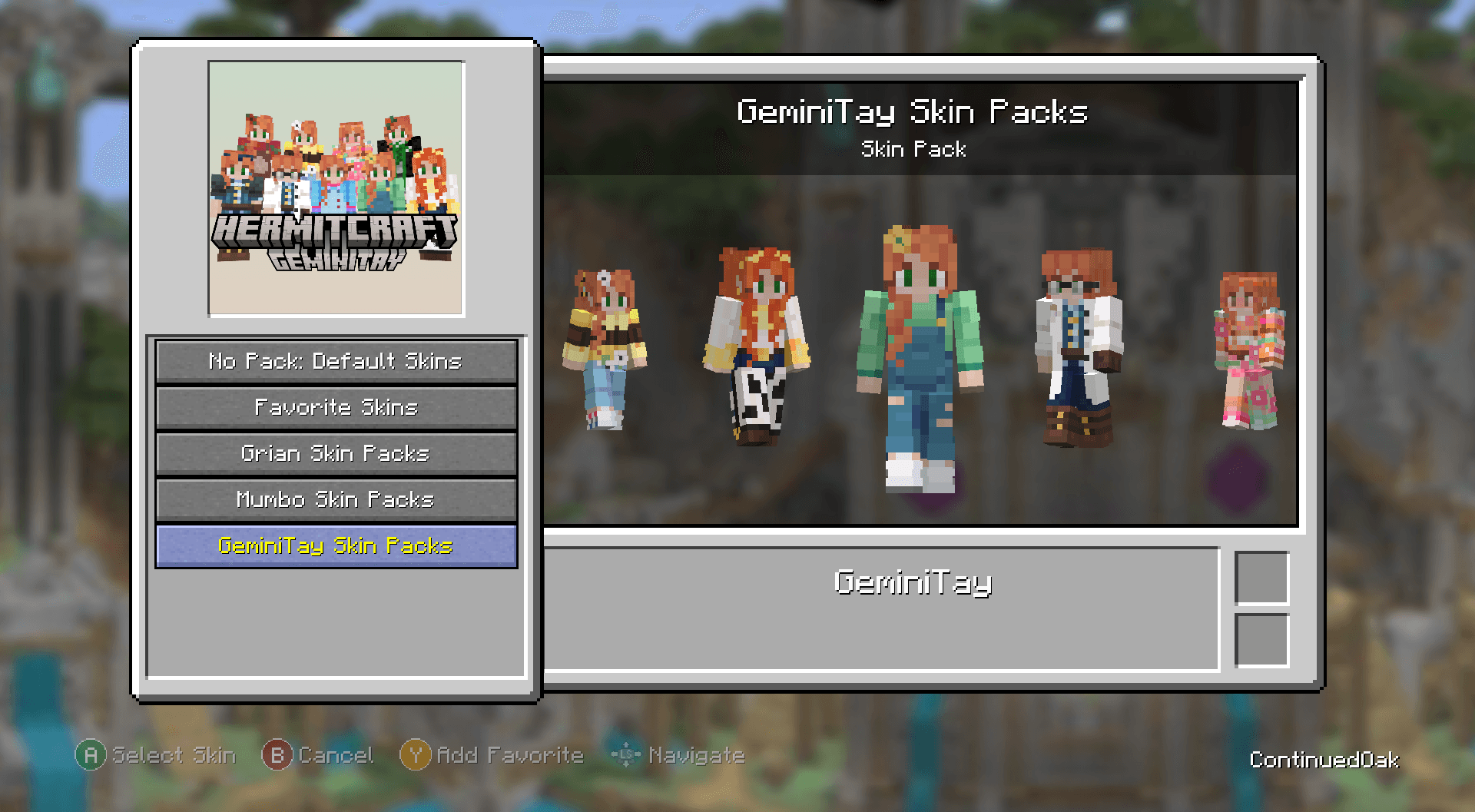The width and height of the screenshot is (1475, 812).
Task: Click the yellow Y Add Favorite icon
Action: [x=415, y=755]
